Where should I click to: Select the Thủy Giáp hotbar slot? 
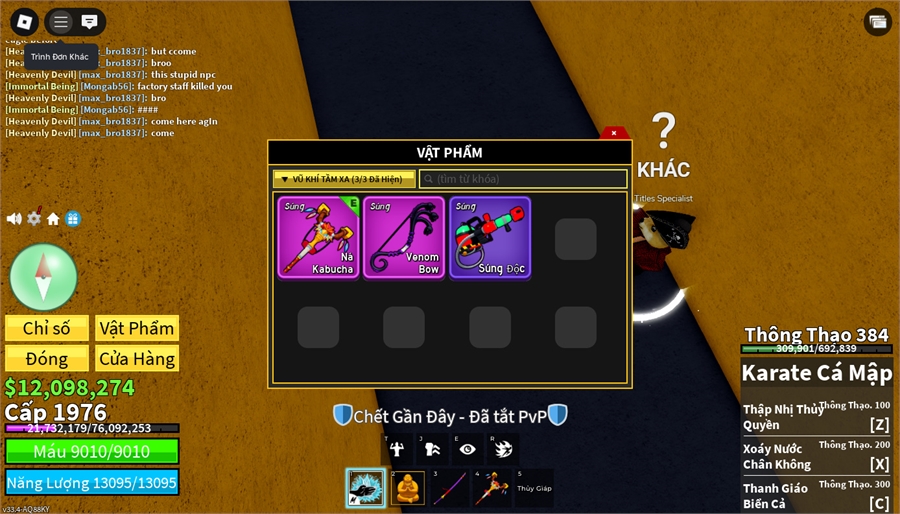click(534, 488)
